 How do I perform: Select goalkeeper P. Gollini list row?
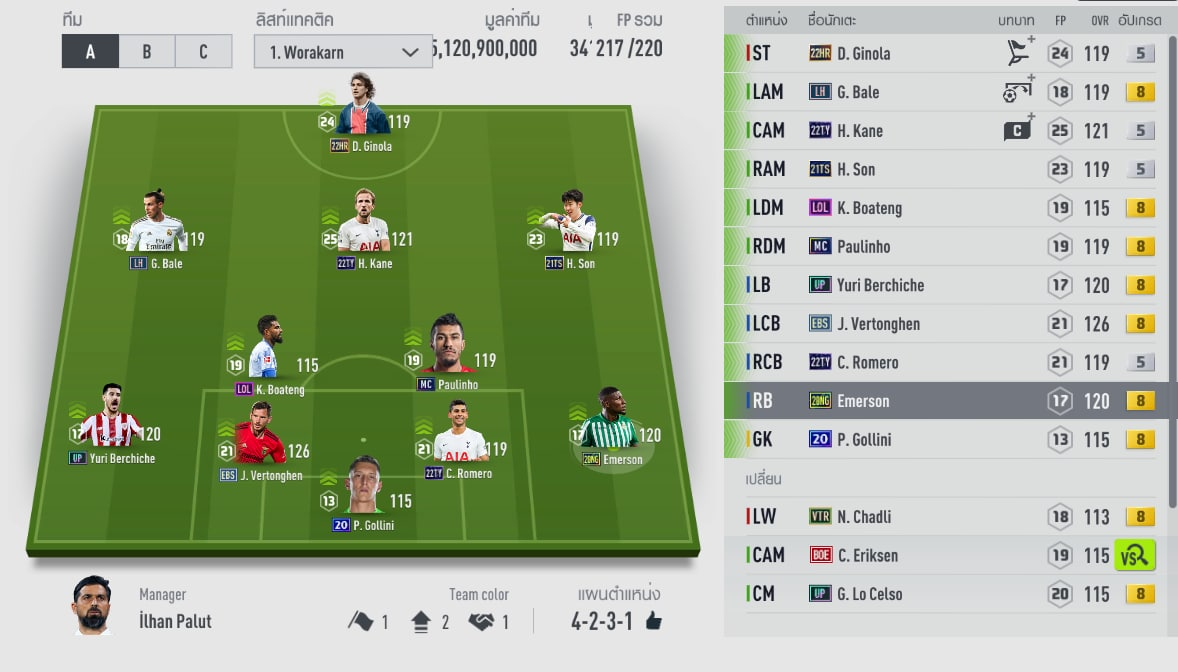pos(940,440)
